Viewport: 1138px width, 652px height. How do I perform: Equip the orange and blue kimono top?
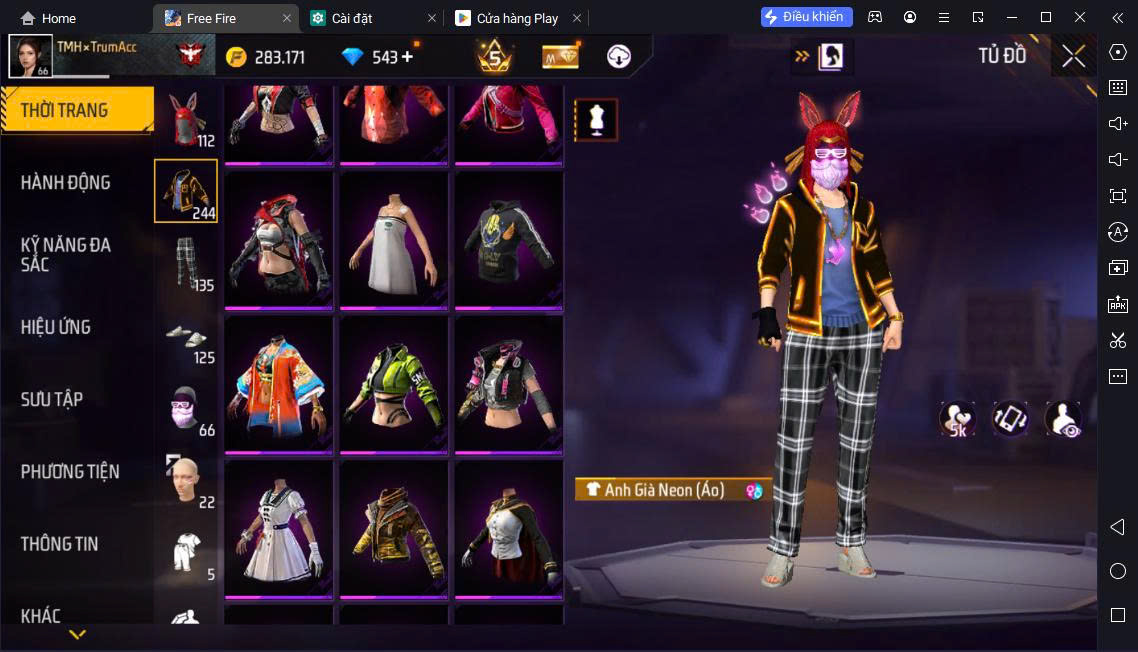pos(279,386)
